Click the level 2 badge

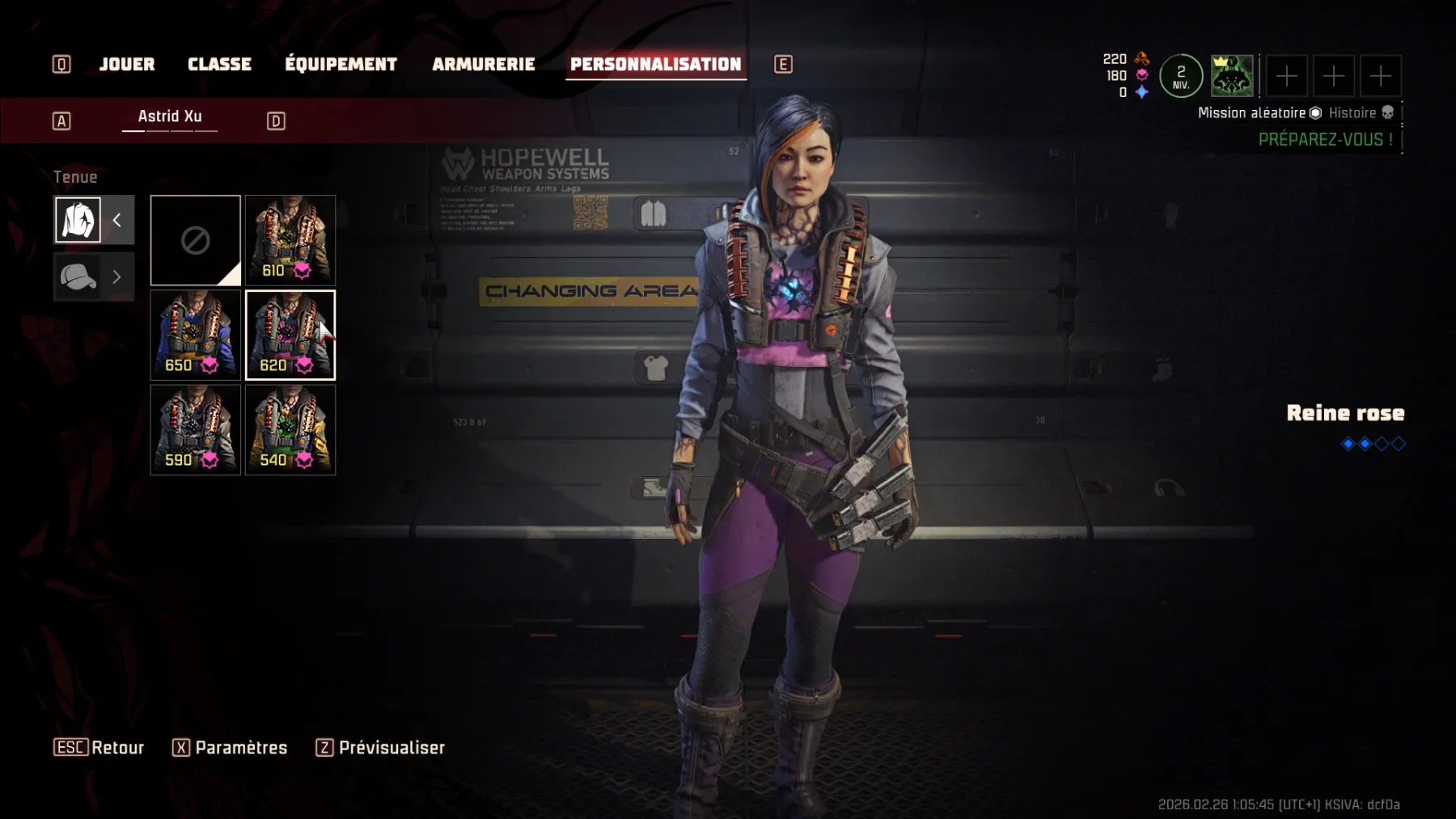1181,76
